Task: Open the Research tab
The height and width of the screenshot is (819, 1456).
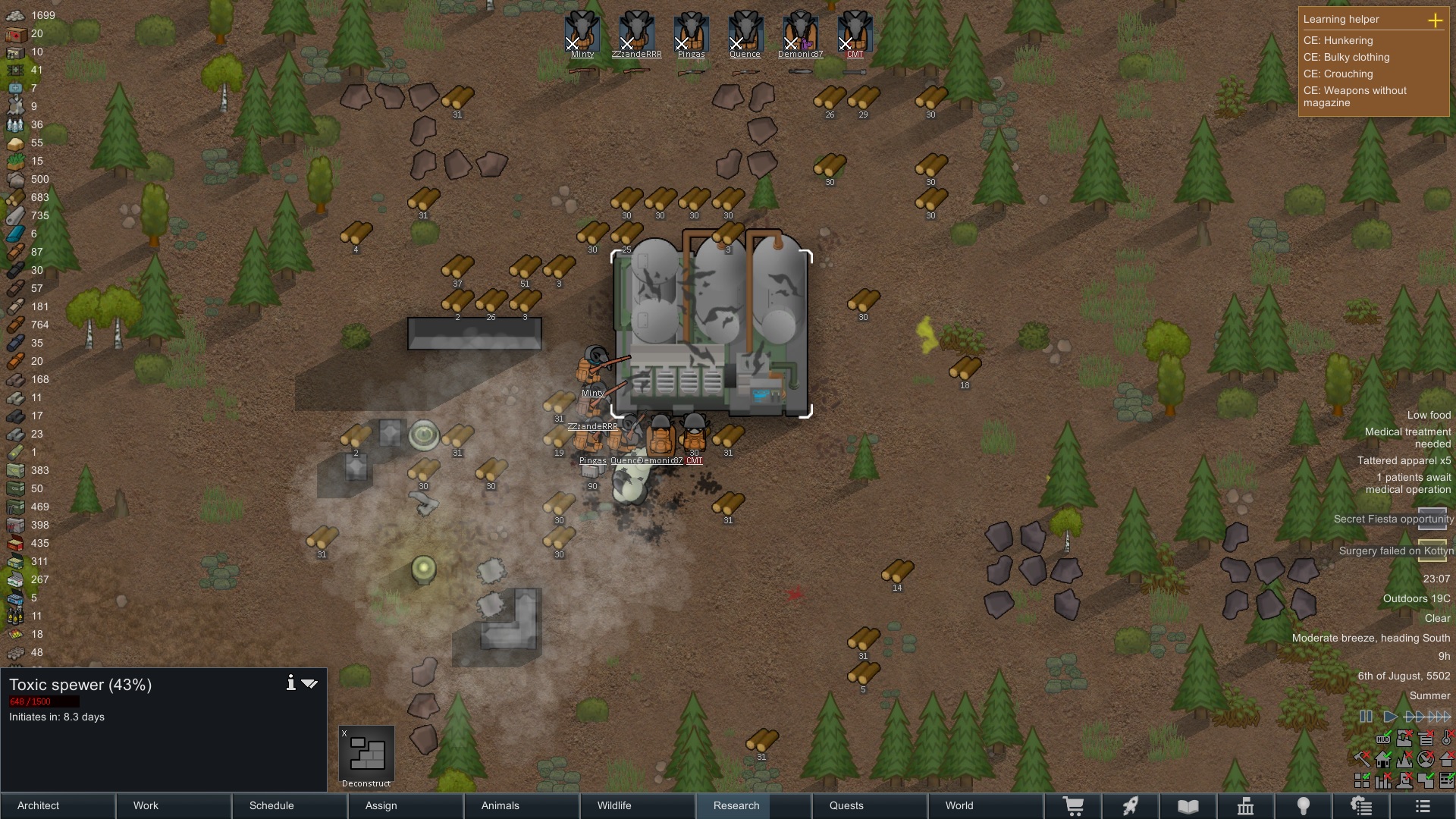Action: click(736, 805)
